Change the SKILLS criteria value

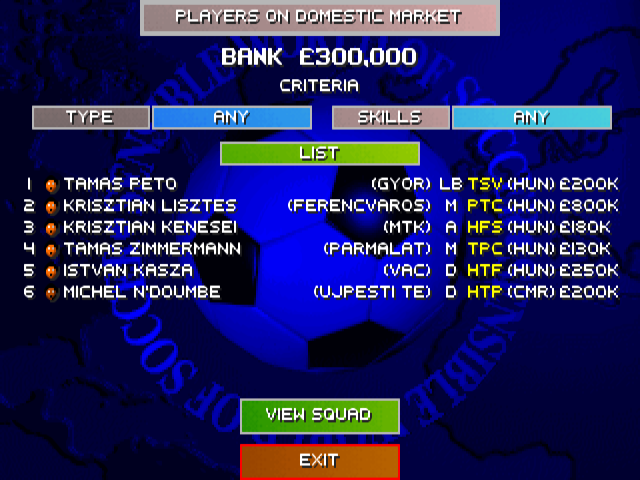[531, 117]
